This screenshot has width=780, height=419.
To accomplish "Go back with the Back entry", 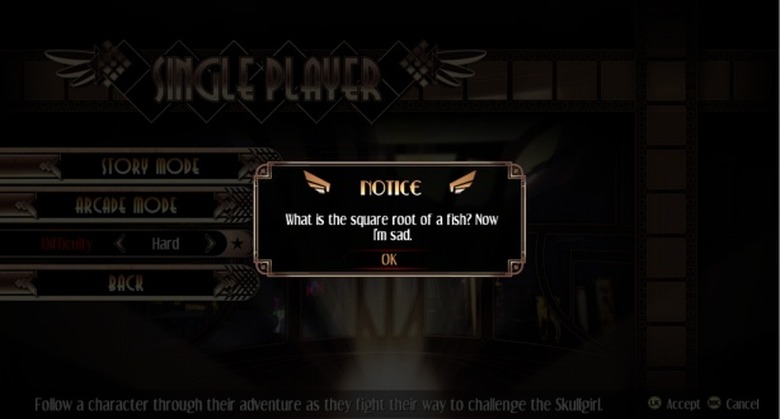I will tap(126, 284).
